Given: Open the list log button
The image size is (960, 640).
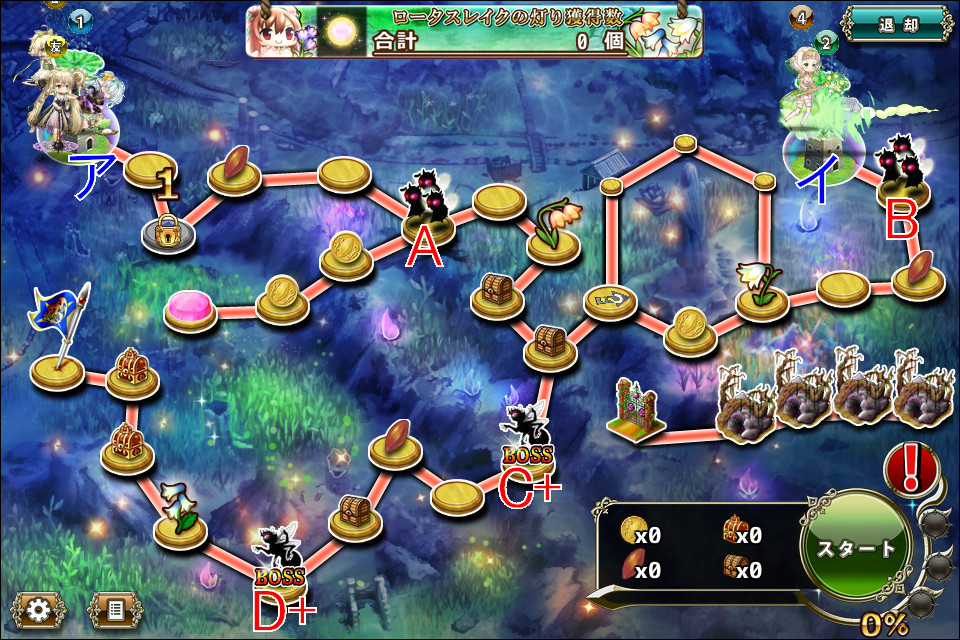Looking at the screenshot, I should (115, 607).
